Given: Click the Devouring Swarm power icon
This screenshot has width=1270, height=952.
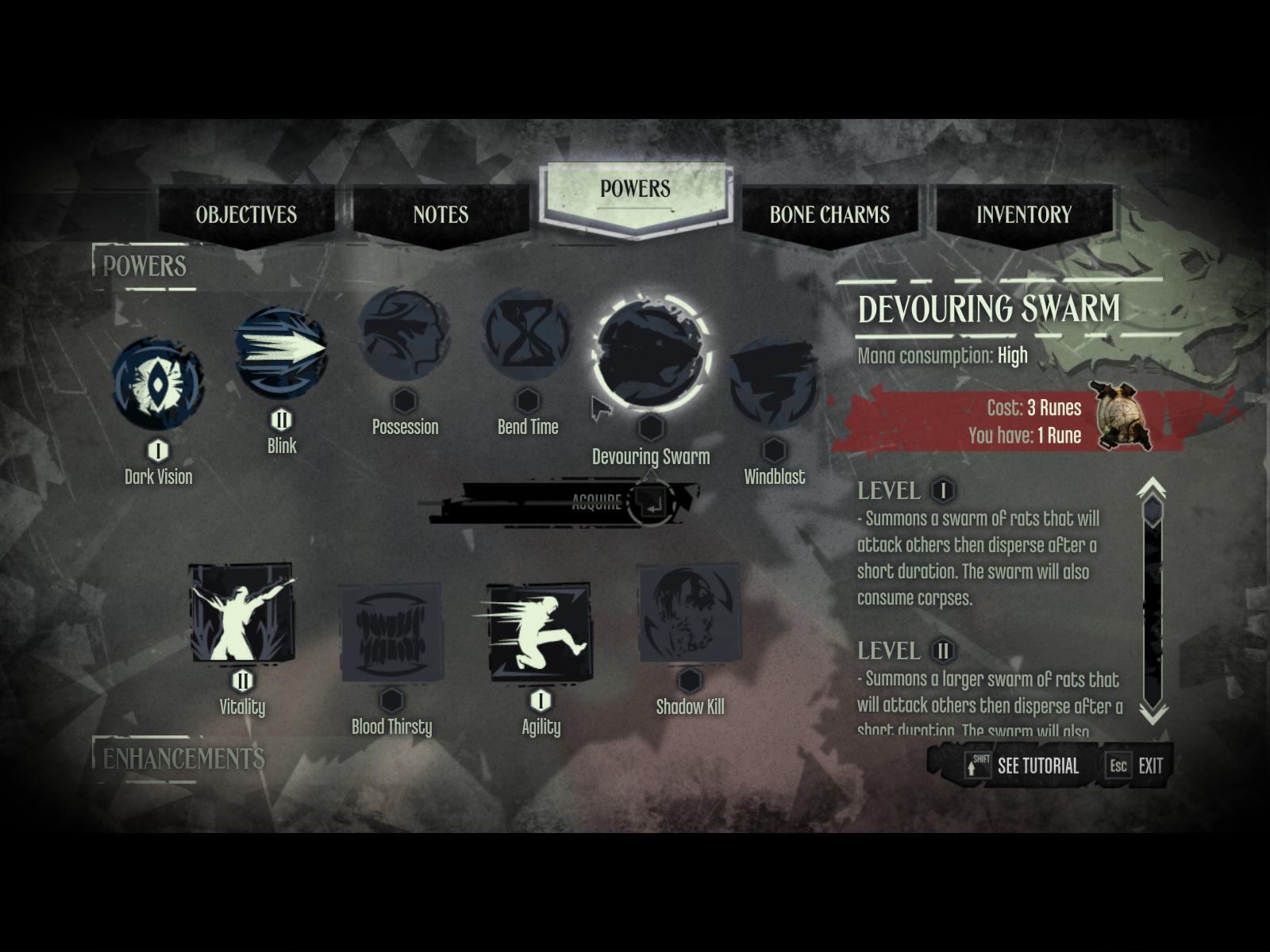Looking at the screenshot, I should point(651,354).
